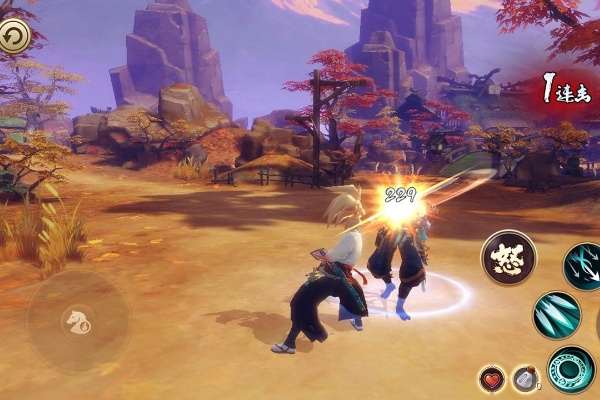Screen dimensions: 600x400
Task: Cast the teal magic circle skill
Action: tap(571, 368)
